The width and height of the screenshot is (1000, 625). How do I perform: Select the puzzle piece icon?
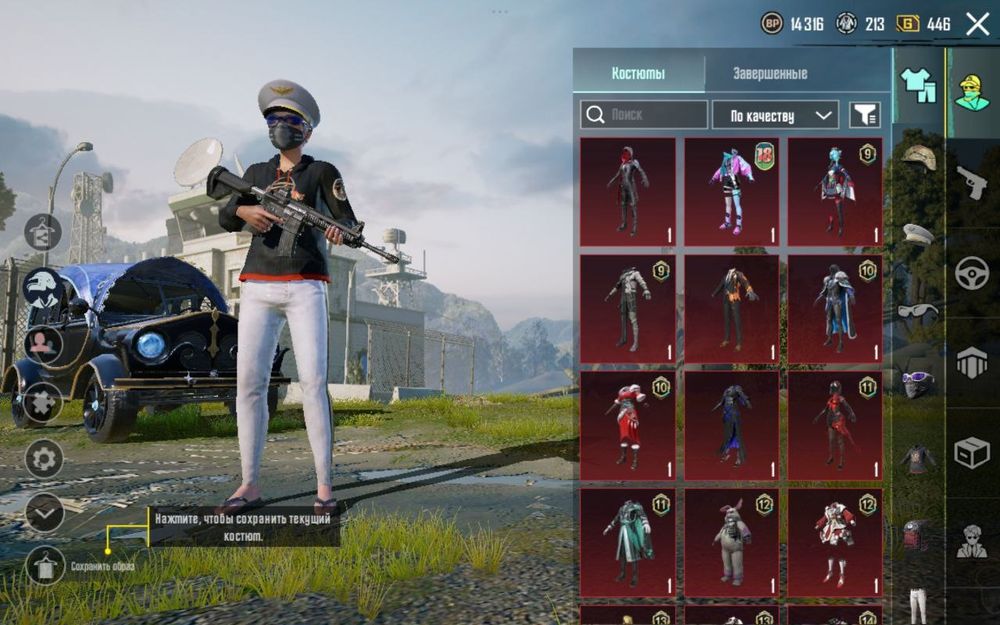pos(44,402)
